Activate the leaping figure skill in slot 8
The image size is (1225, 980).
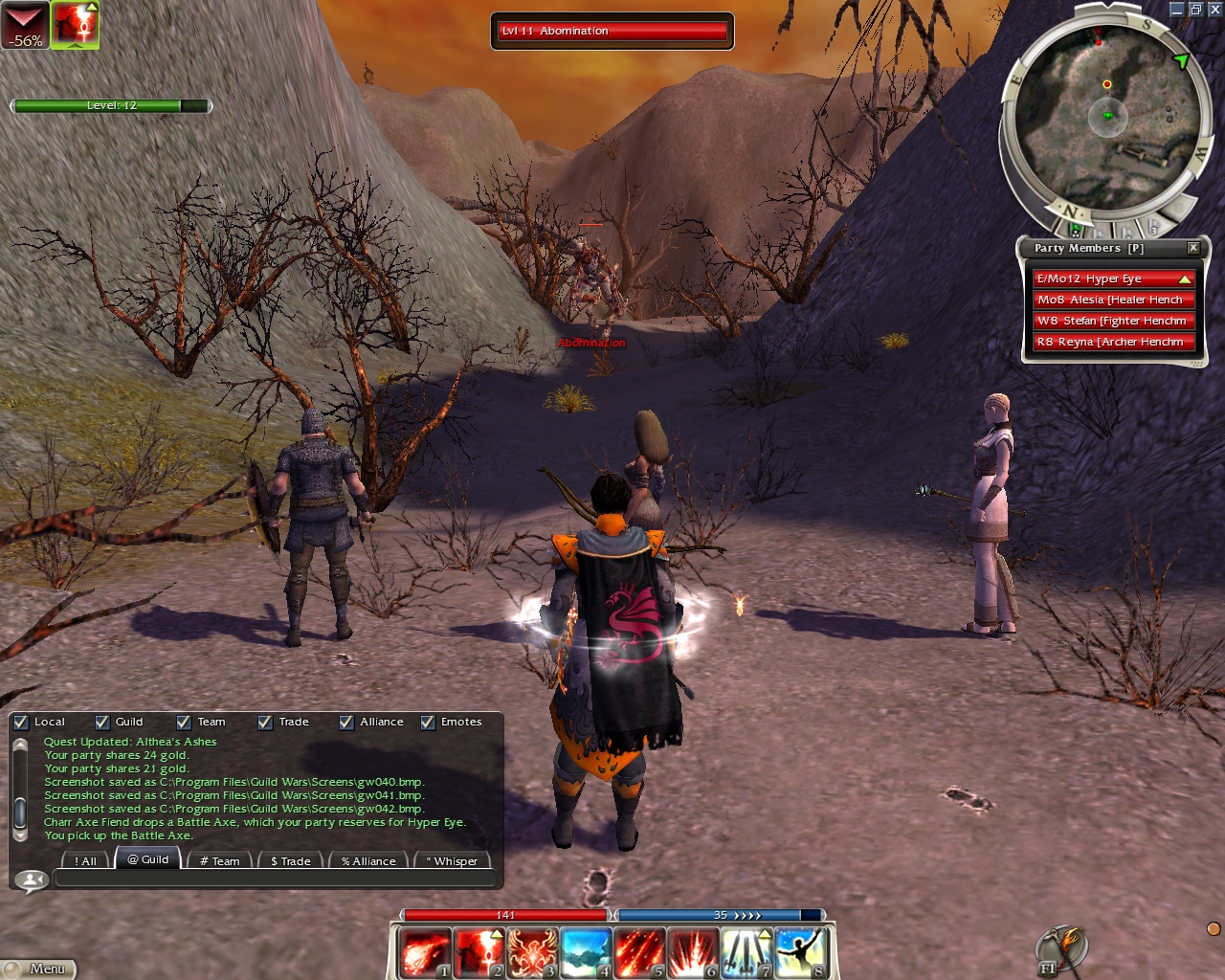(x=799, y=952)
